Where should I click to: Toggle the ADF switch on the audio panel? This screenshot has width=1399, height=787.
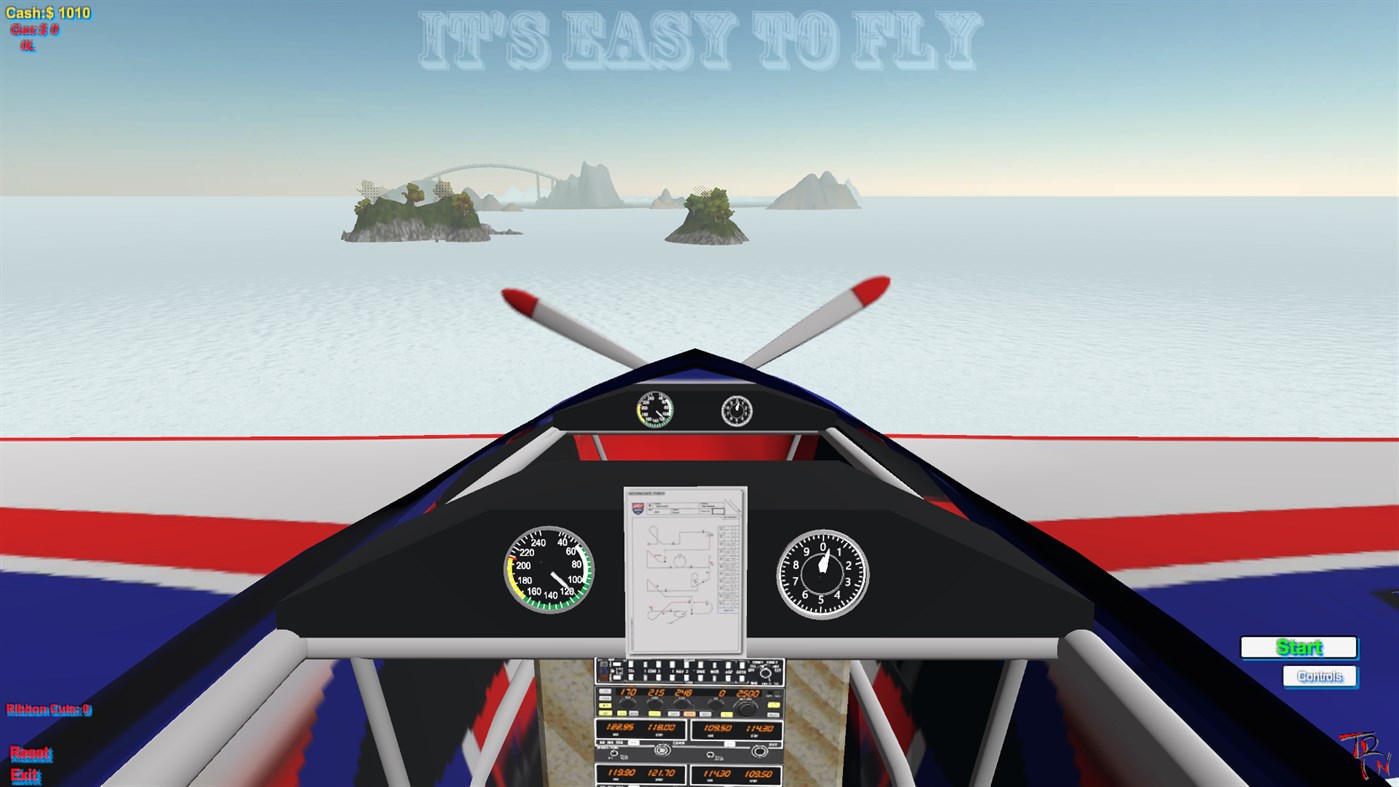[728, 671]
